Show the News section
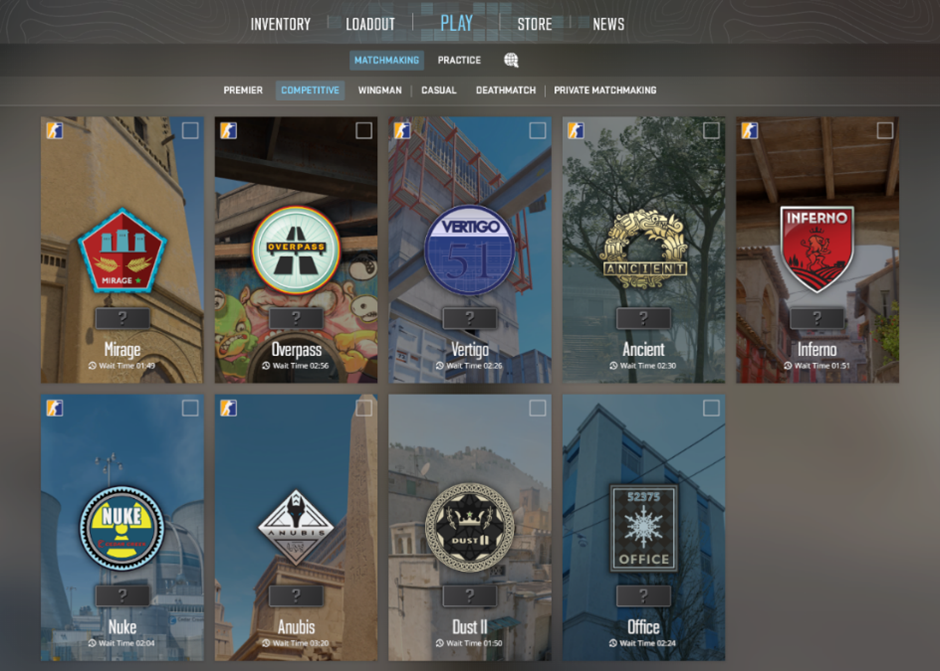Image resolution: width=940 pixels, height=671 pixels. pos(608,24)
